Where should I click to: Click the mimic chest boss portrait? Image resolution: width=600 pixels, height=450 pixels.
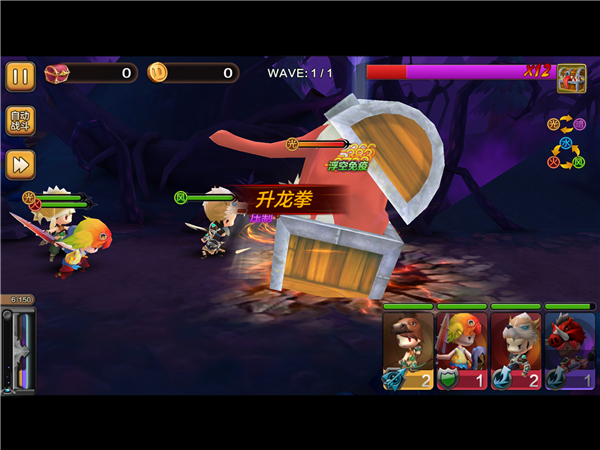coord(571,78)
